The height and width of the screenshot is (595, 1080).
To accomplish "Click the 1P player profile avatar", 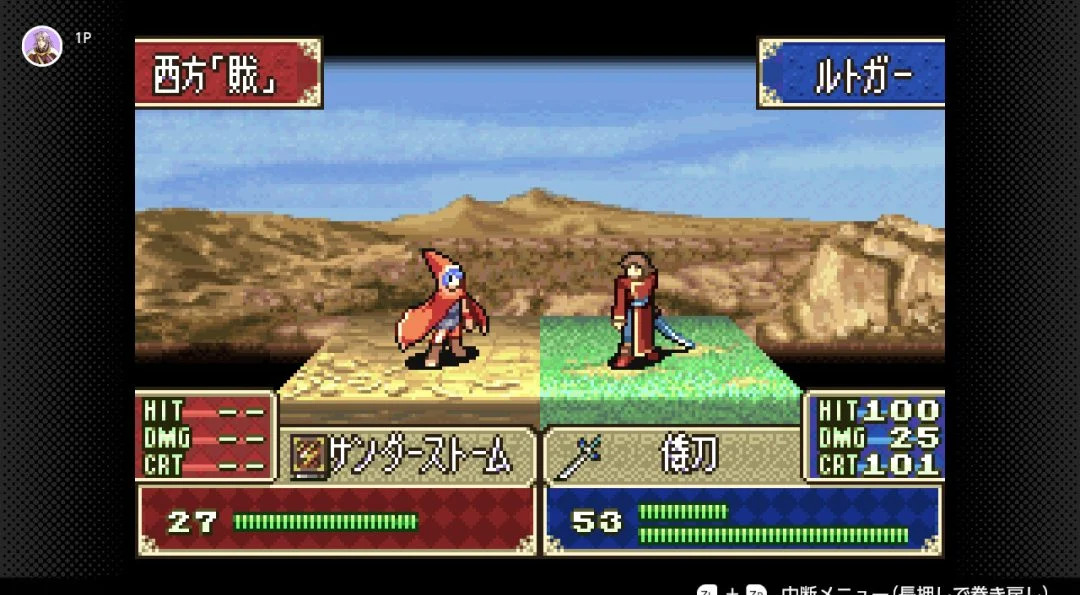I will (42, 46).
